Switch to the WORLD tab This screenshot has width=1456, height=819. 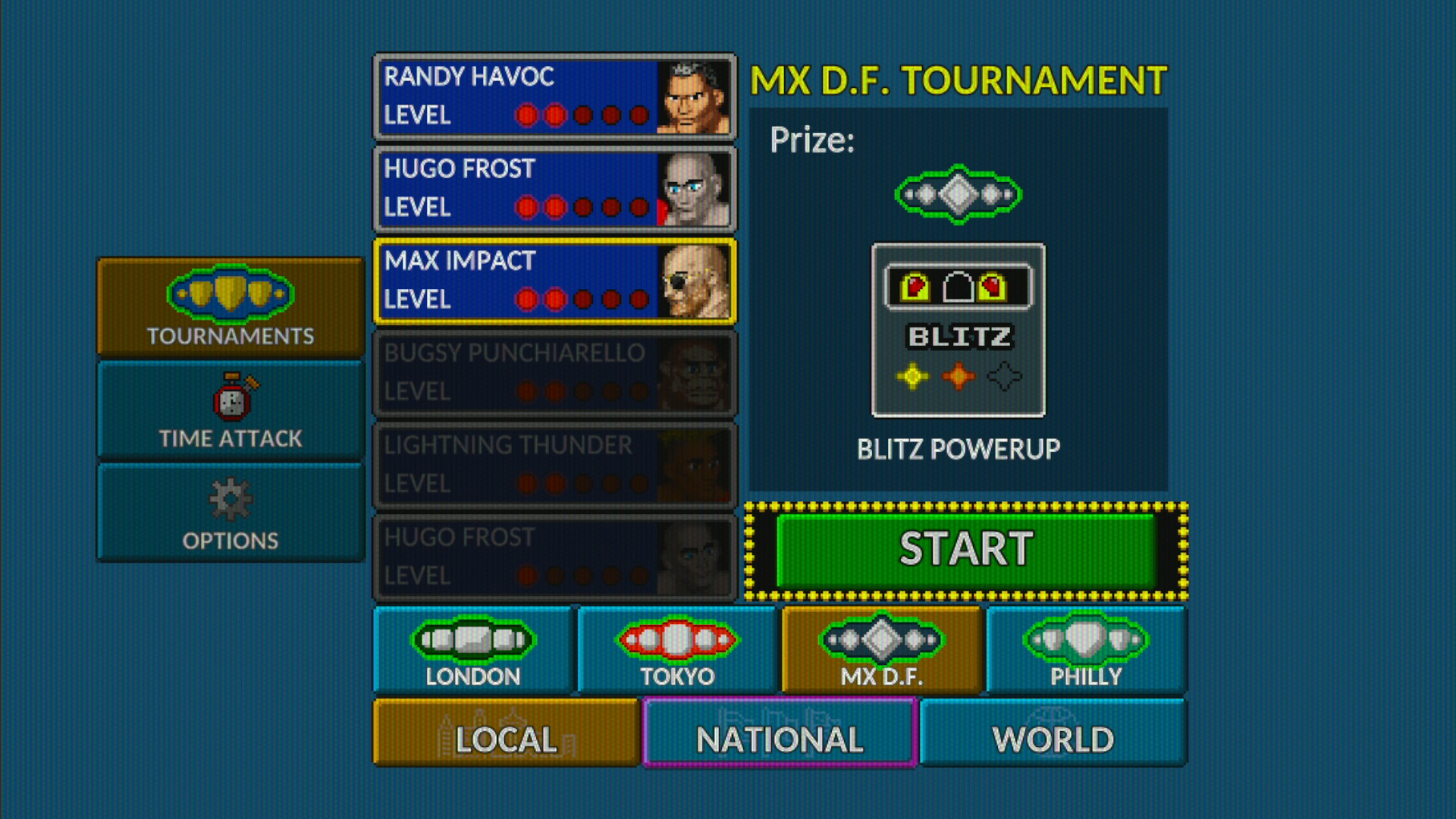coord(1053,734)
